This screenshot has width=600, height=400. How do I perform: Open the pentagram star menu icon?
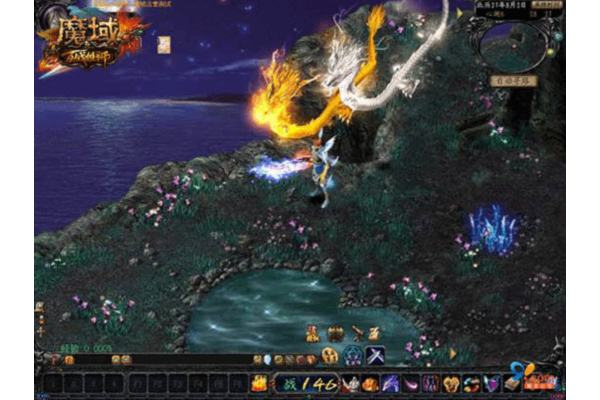[353, 355]
